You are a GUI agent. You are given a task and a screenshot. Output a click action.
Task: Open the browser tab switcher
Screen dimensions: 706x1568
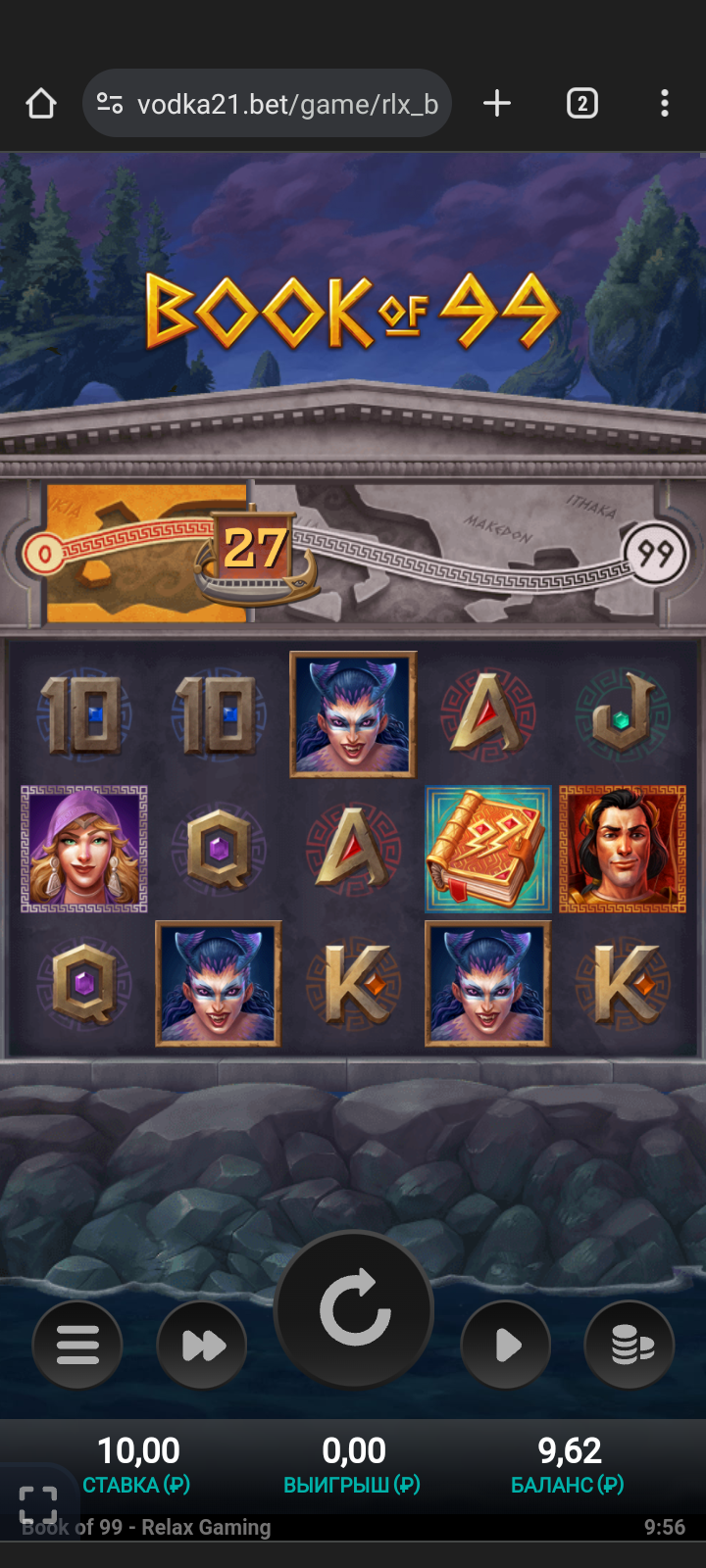pos(581,104)
